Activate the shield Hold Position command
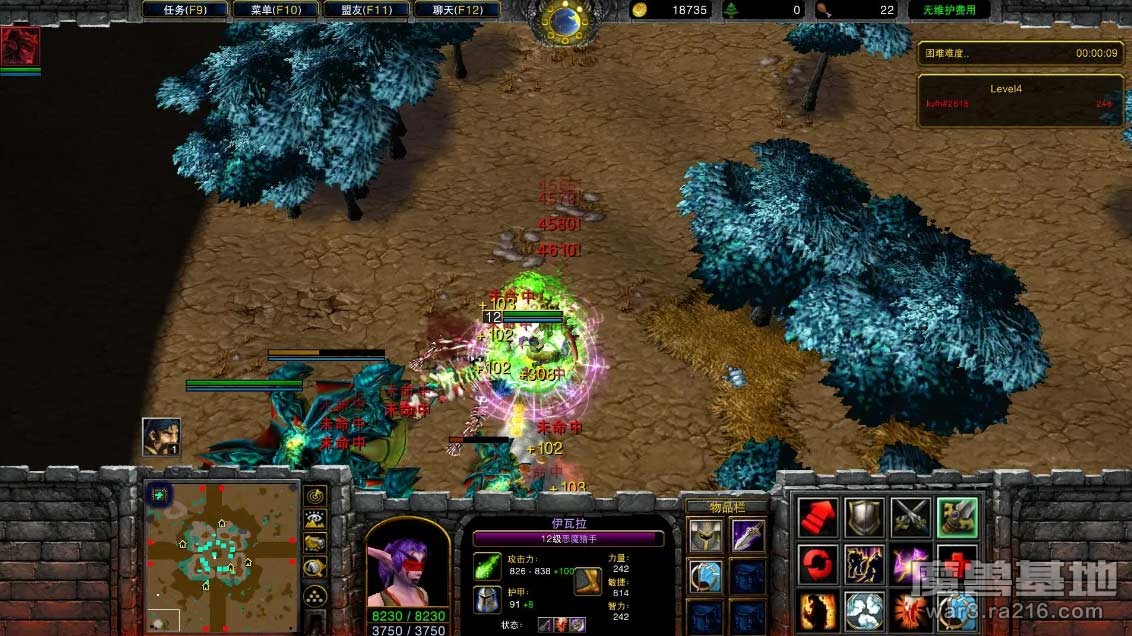This screenshot has width=1132, height=636. [864, 518]
